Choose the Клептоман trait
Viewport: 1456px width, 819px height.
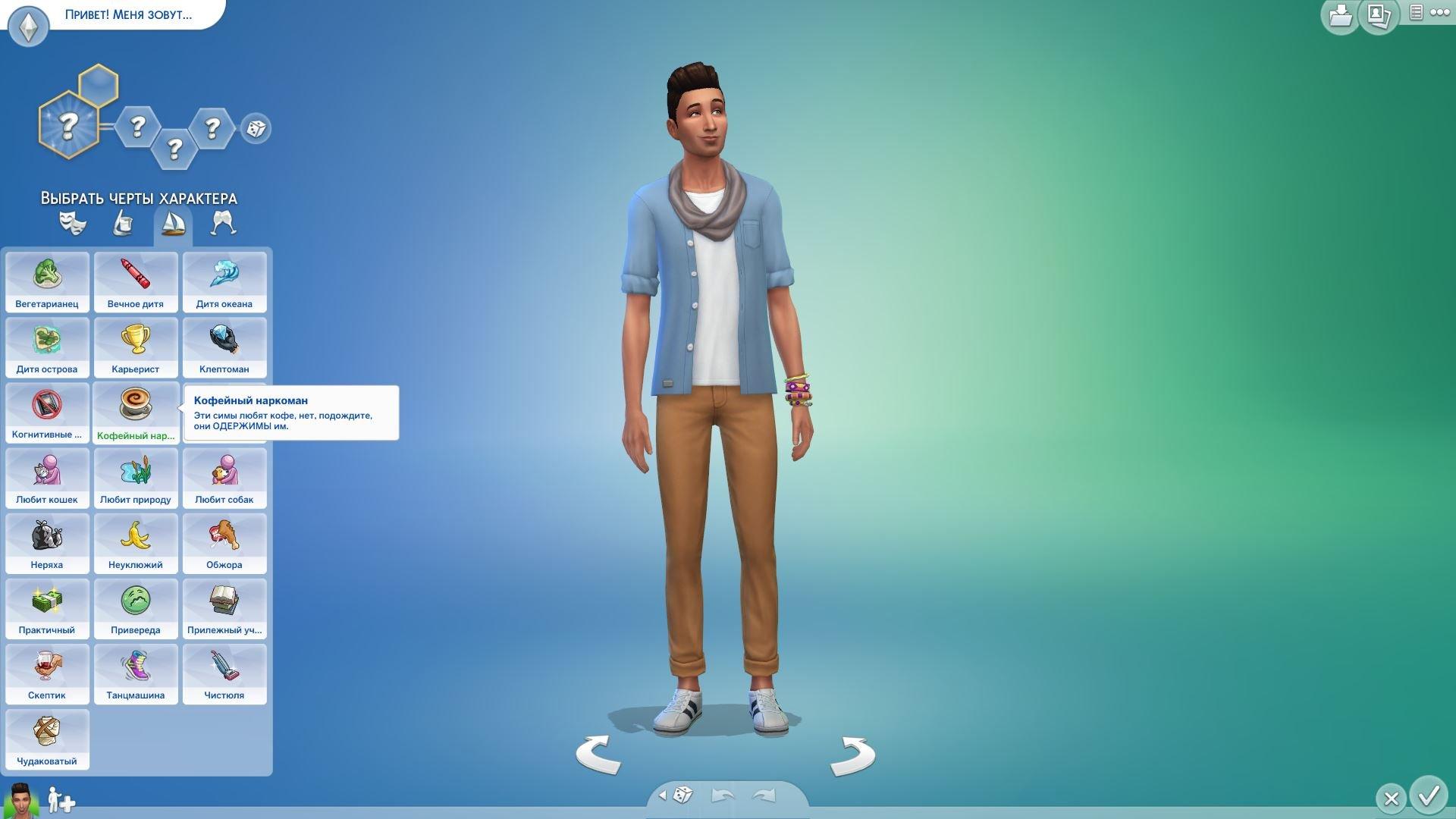[x=224, y=347]
